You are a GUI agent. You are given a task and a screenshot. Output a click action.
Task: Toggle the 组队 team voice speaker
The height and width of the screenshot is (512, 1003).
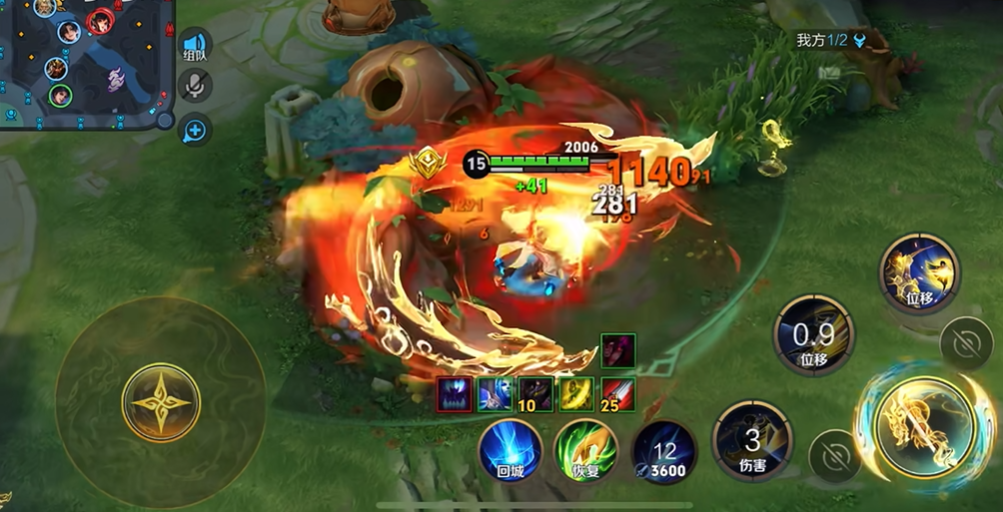194,45
